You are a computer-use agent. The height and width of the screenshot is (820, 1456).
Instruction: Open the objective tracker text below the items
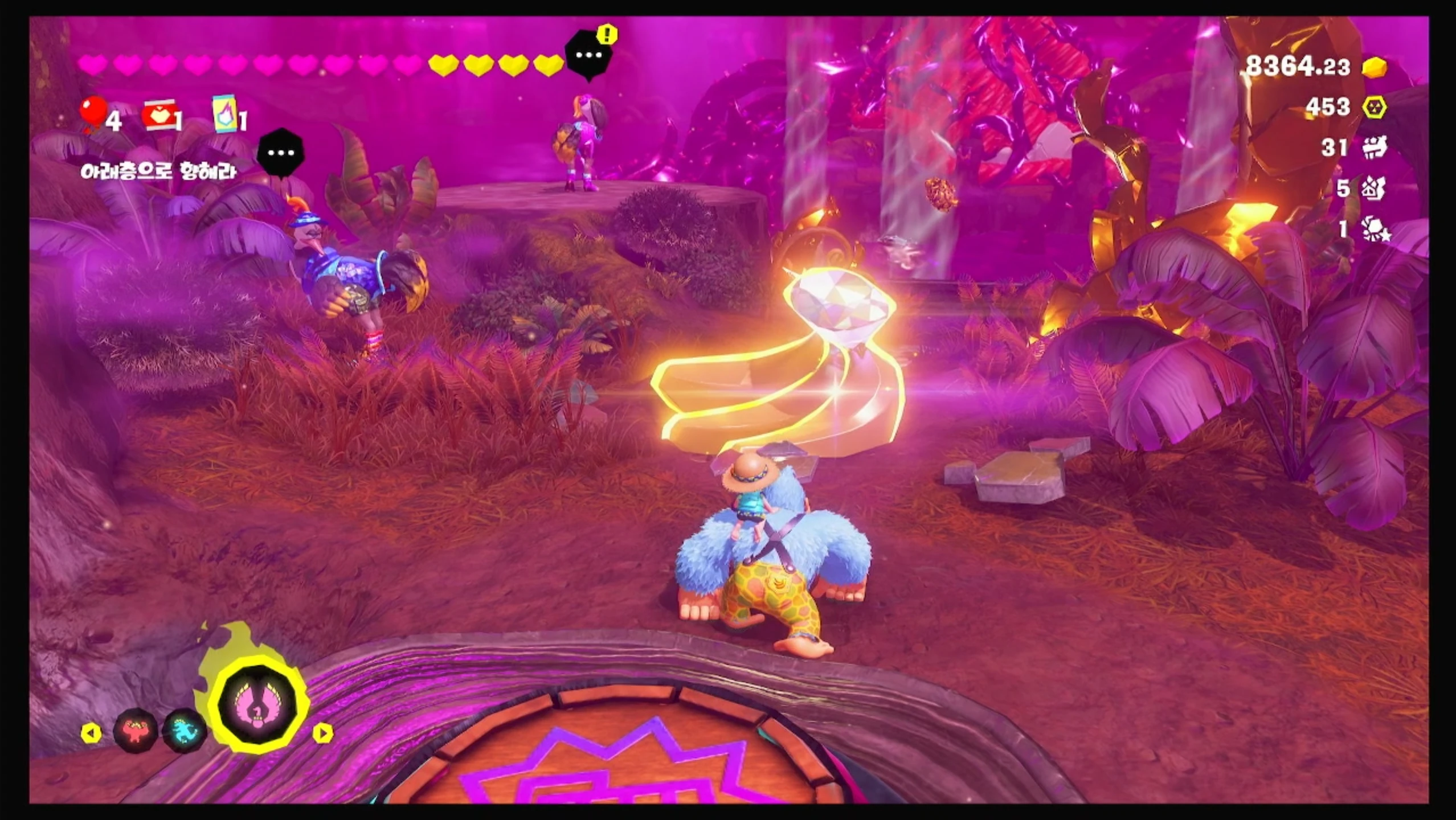tap(158, 171)
